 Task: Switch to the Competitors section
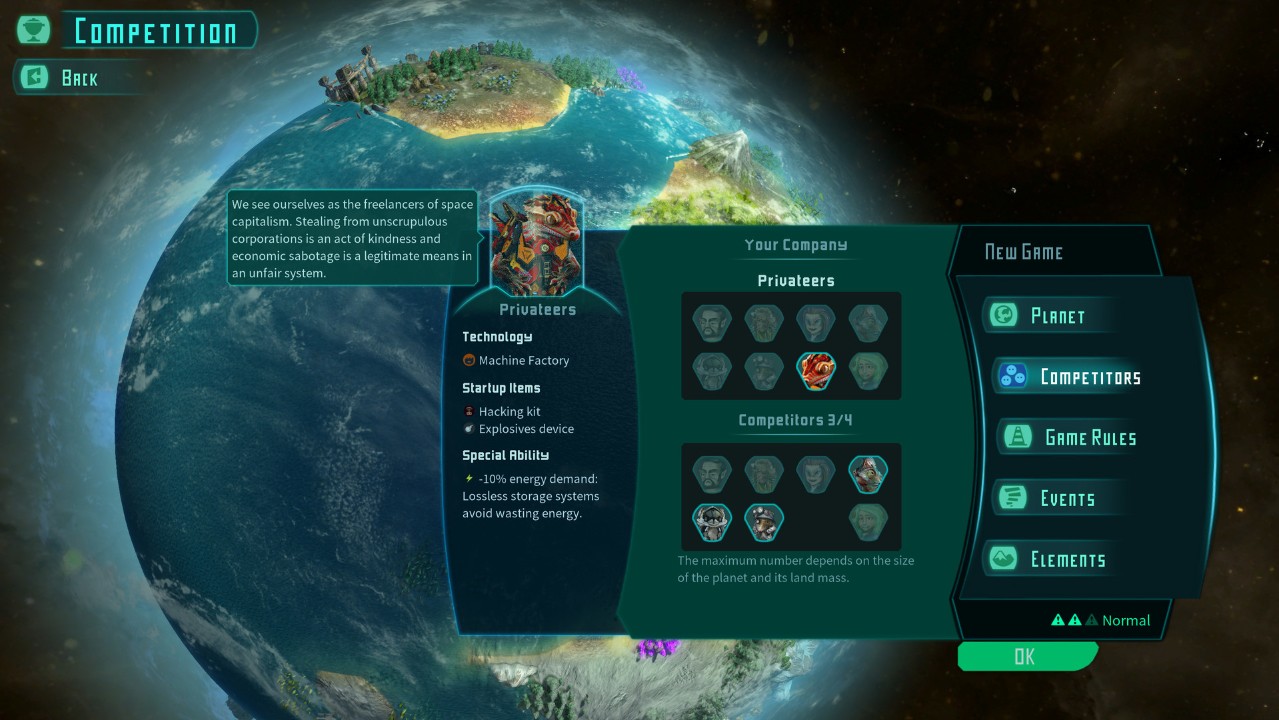pos(1088,377)
